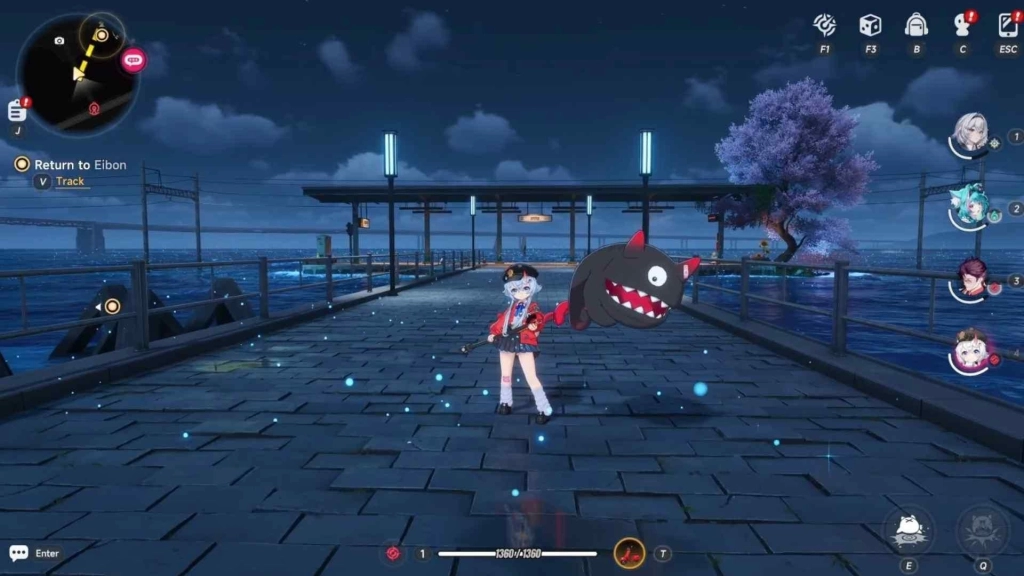Track the Return to Eibon quest
The width and height of the screenshot is (1024, 576).
[70, 182]
